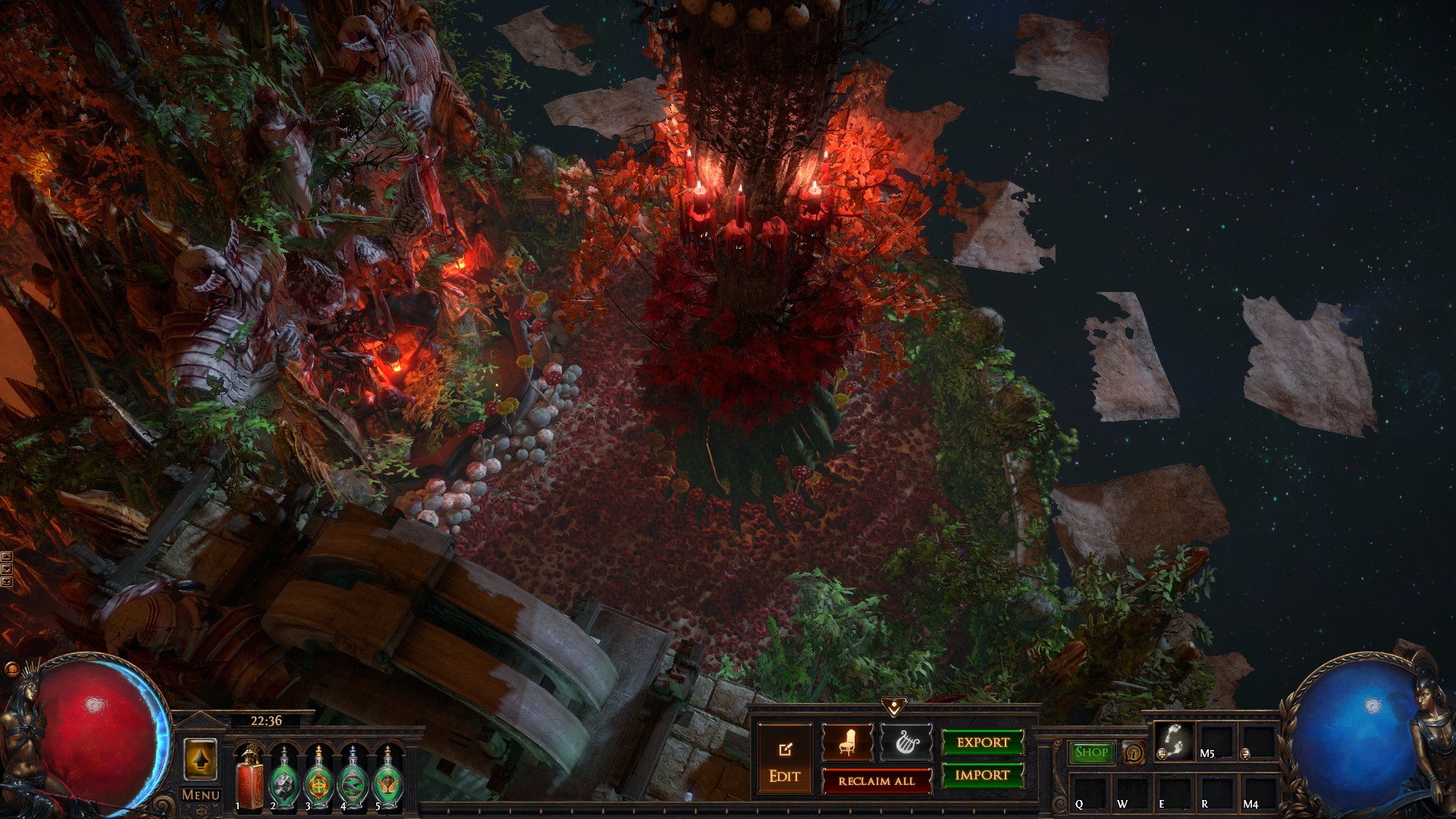Use the red life flask in slot 1
The image size is (1456, 819).
(249, 777)
